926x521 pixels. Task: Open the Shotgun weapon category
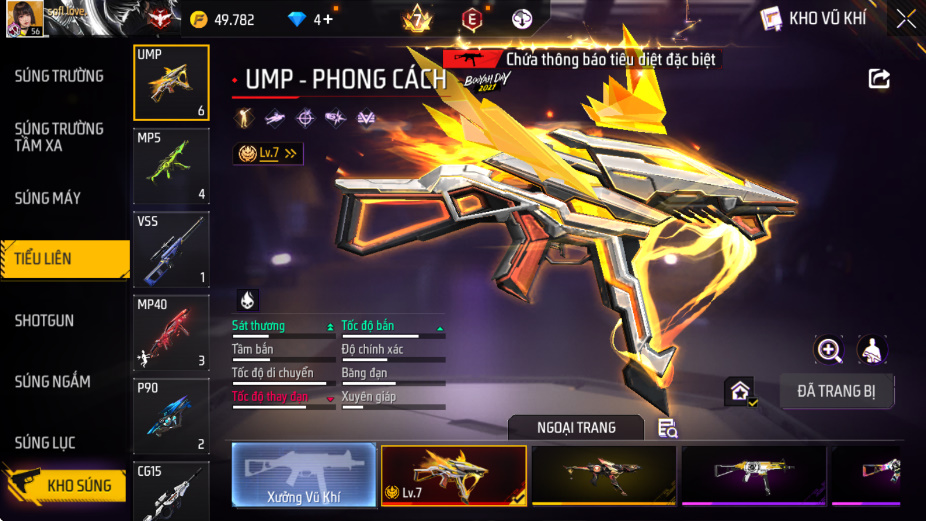pyautogui.click(x=44, y=321)
